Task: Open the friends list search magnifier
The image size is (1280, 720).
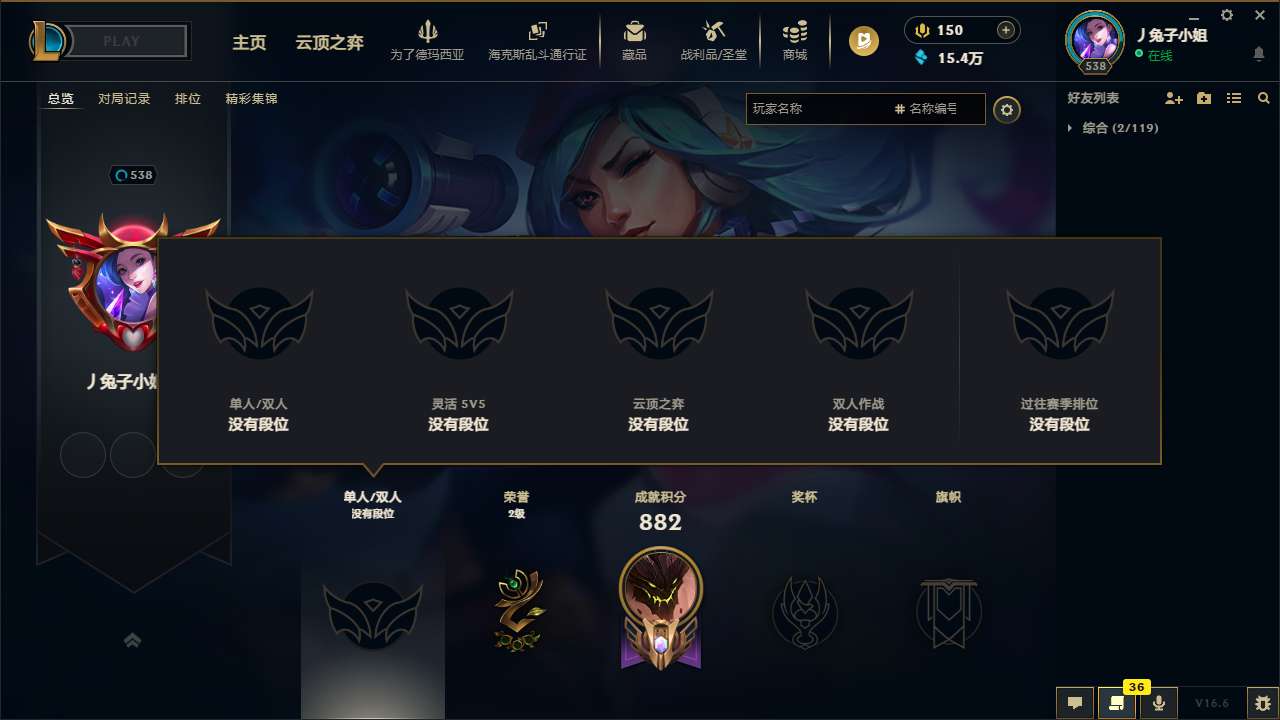Action: pyautogui.click(x=1264, y=98)
